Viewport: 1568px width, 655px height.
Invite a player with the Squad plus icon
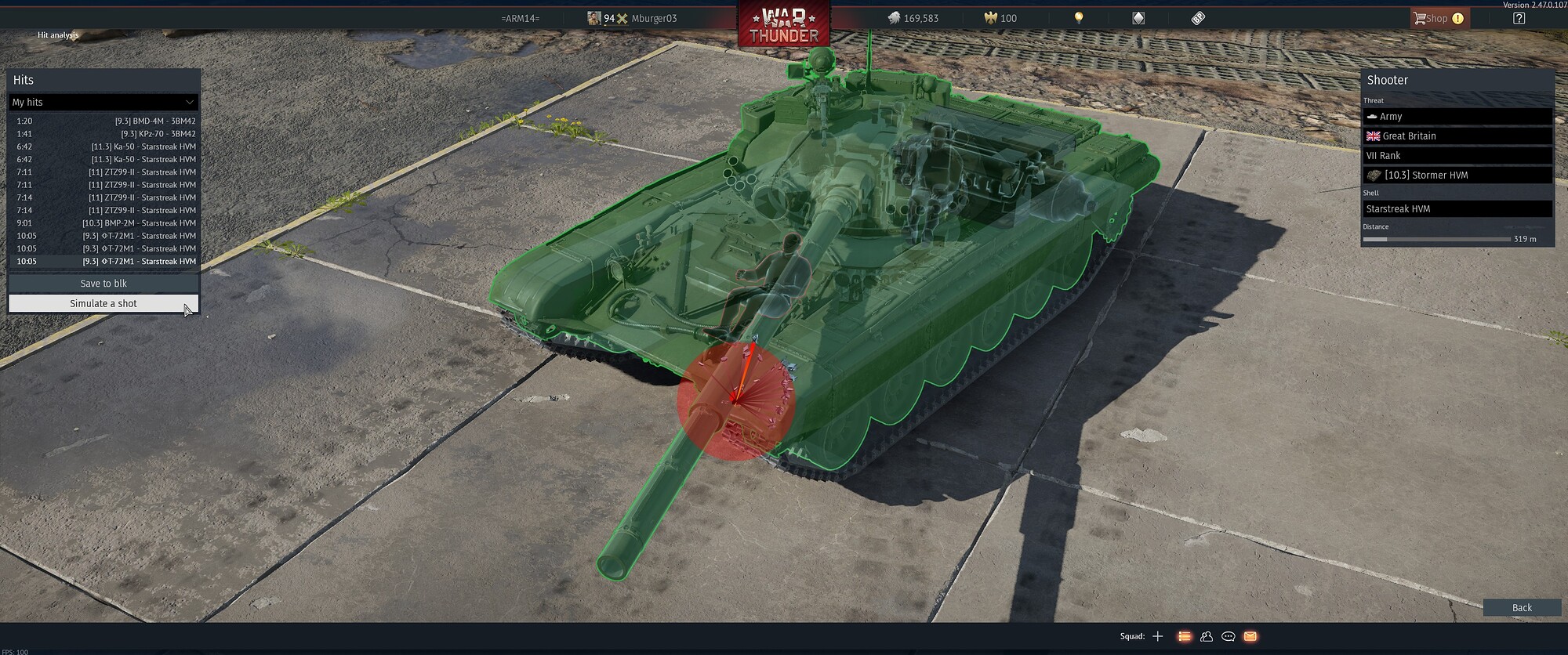[x=1159, y=637]
